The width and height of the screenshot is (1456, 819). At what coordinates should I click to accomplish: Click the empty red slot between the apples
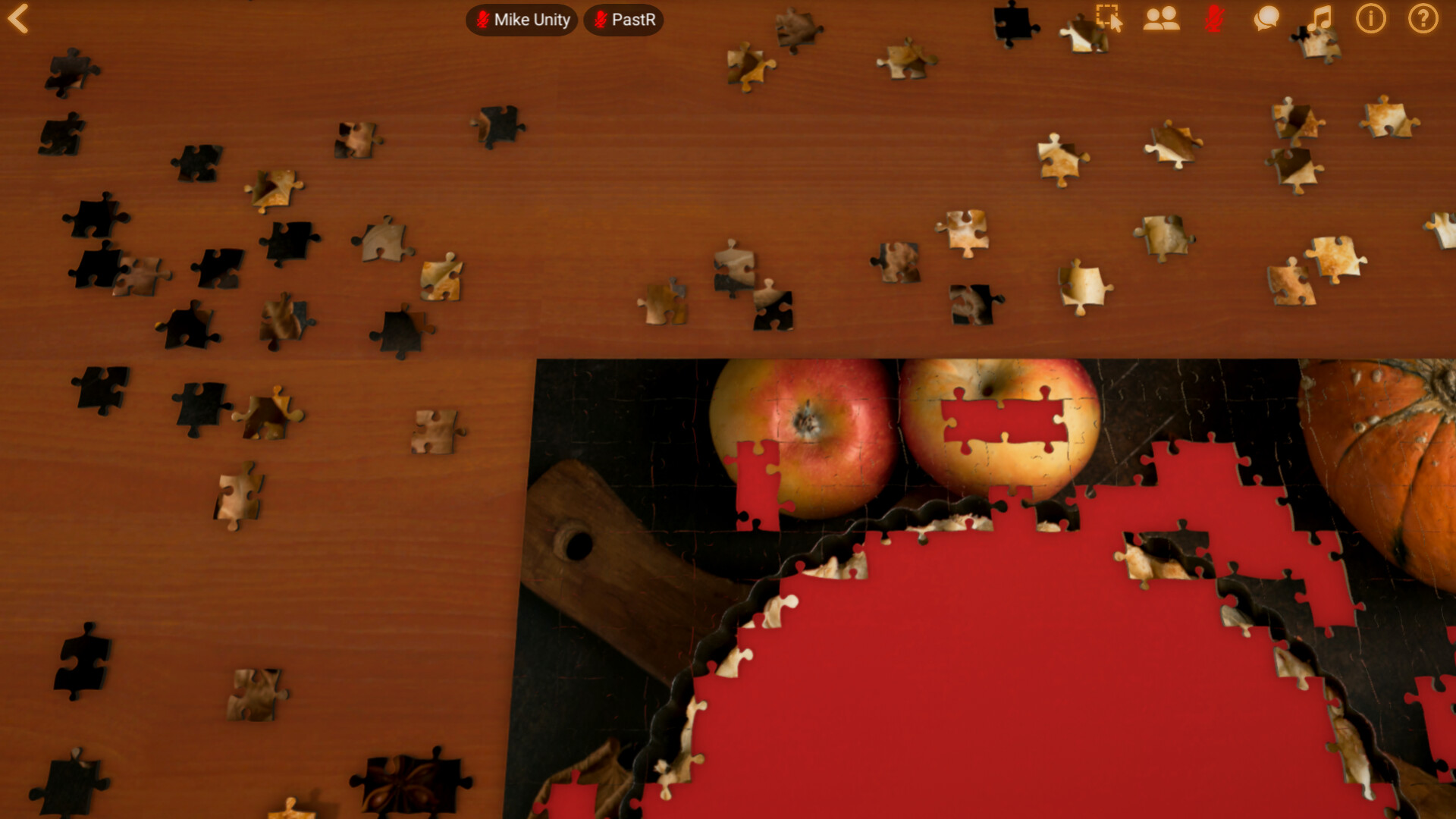[x=1001, y=421]
